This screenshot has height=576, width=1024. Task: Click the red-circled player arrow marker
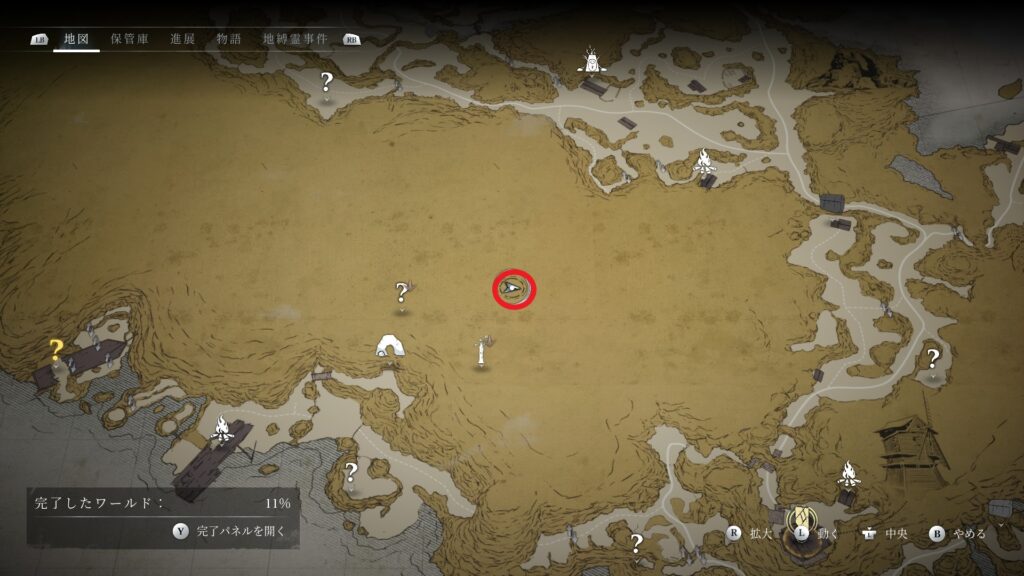pos(514,289)
